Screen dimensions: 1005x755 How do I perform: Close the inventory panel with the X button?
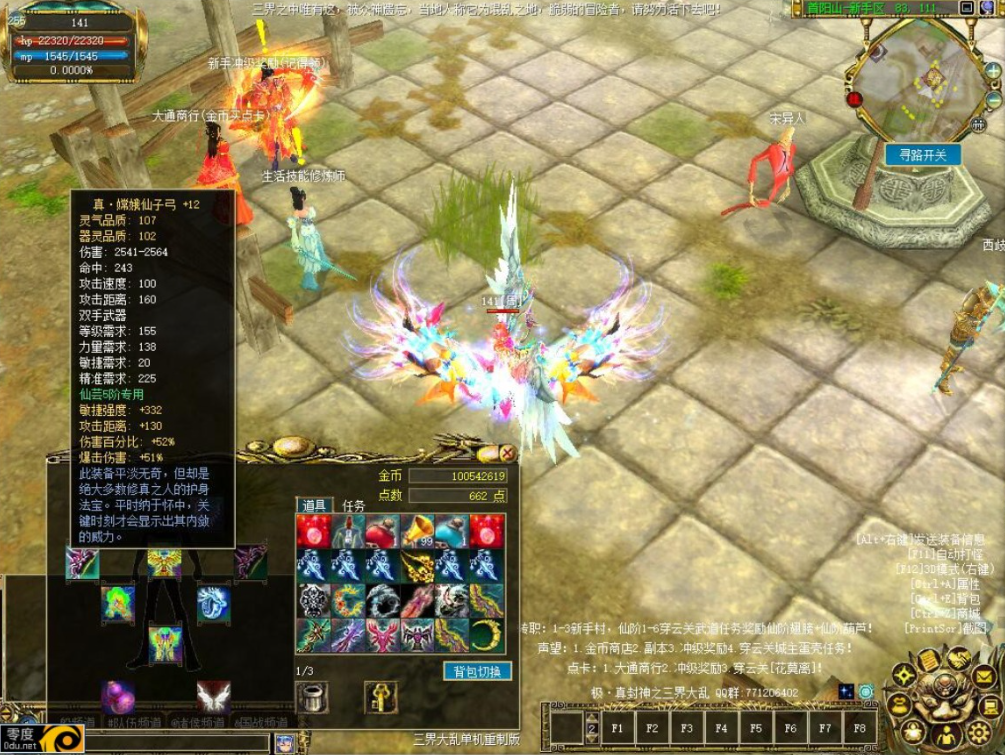click(x=508, y=454)
